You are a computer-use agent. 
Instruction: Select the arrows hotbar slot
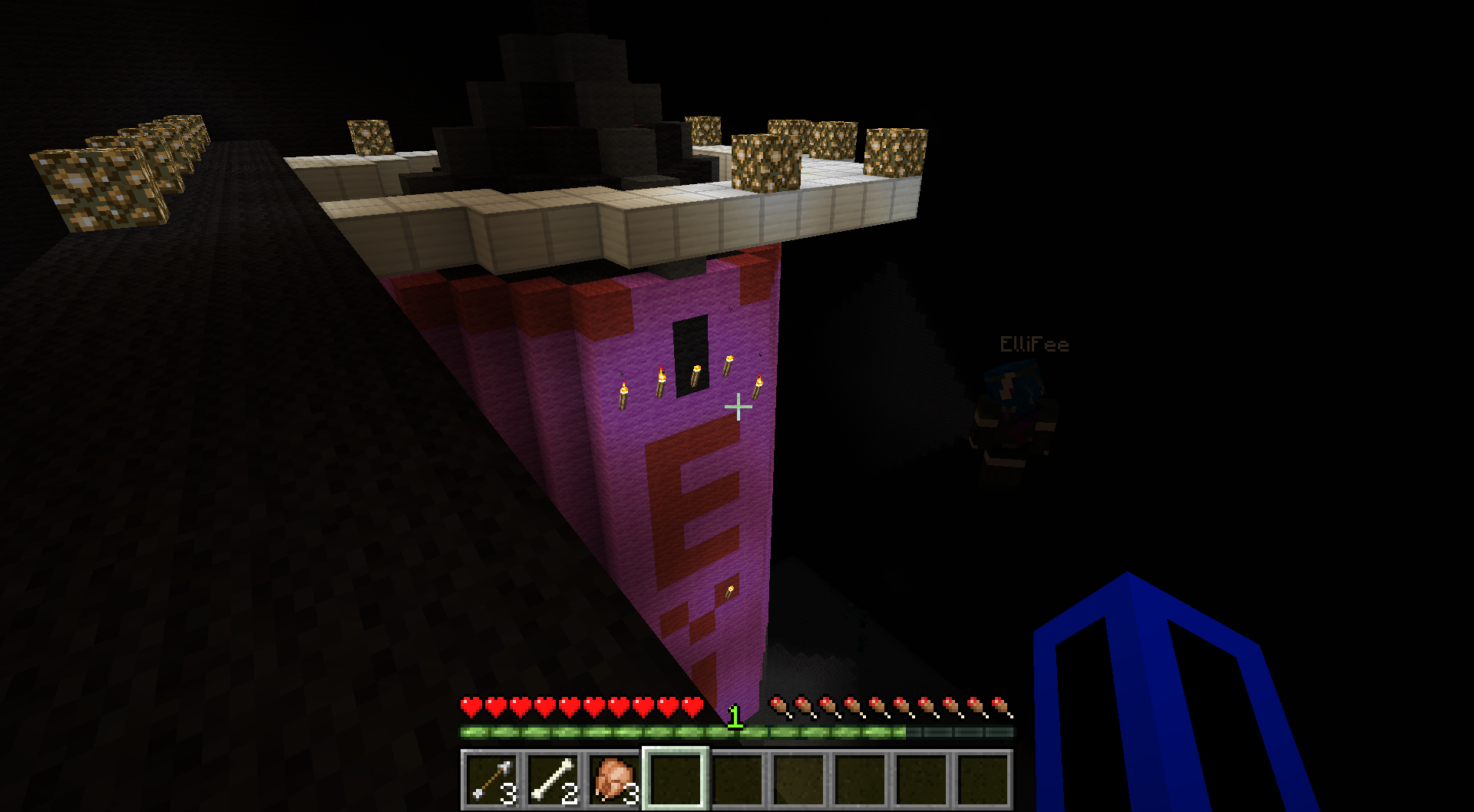tap(491, 779)
